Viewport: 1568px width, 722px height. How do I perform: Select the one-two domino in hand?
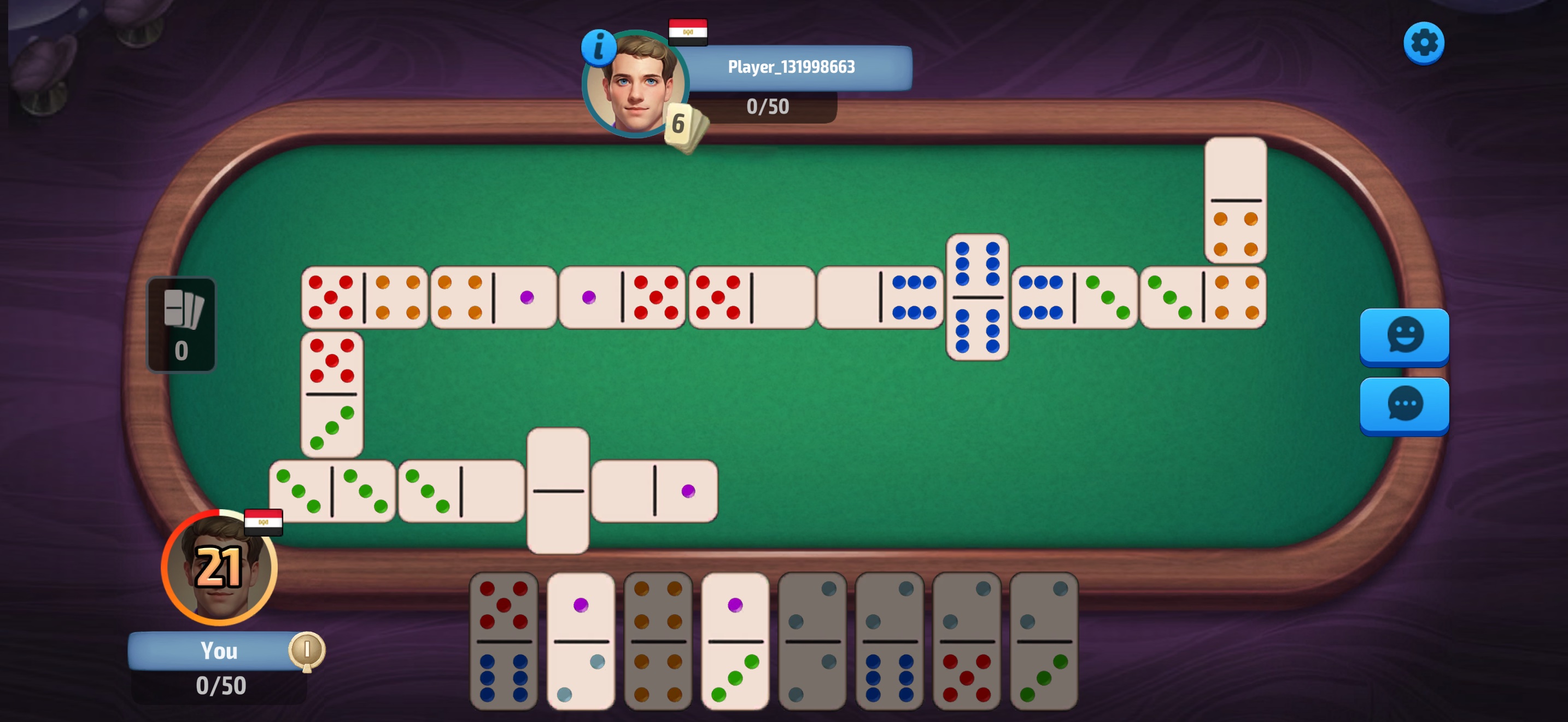click(x=581, y=641)
